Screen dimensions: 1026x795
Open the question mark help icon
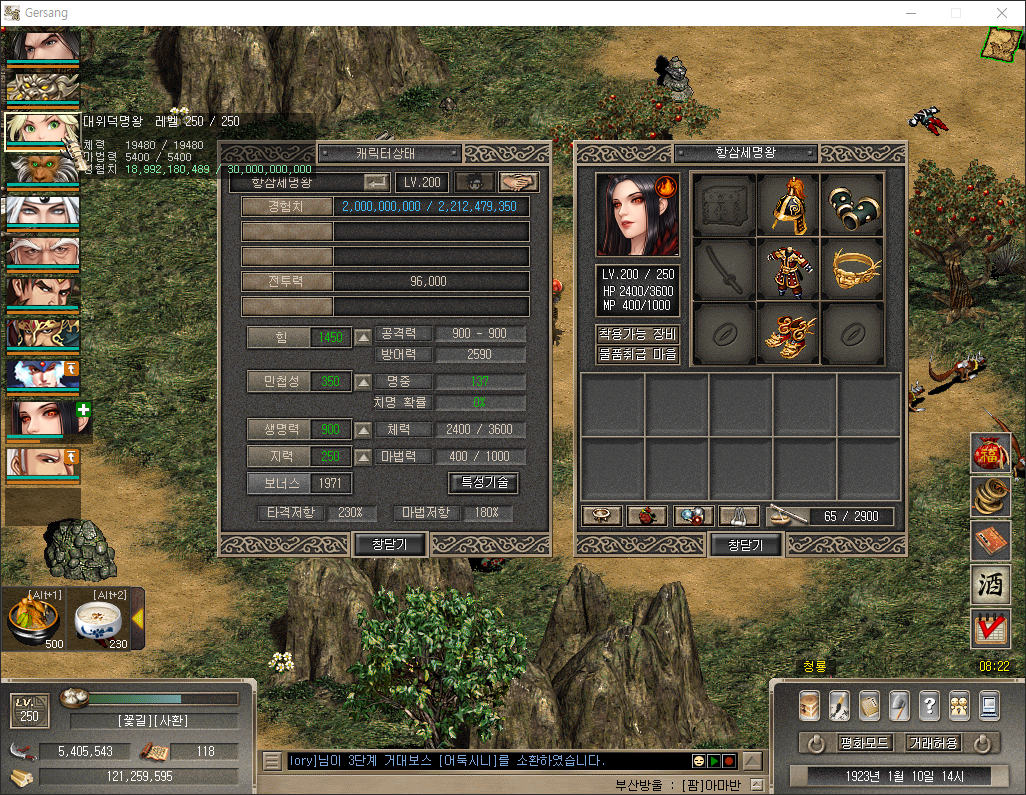pos(929,705)
